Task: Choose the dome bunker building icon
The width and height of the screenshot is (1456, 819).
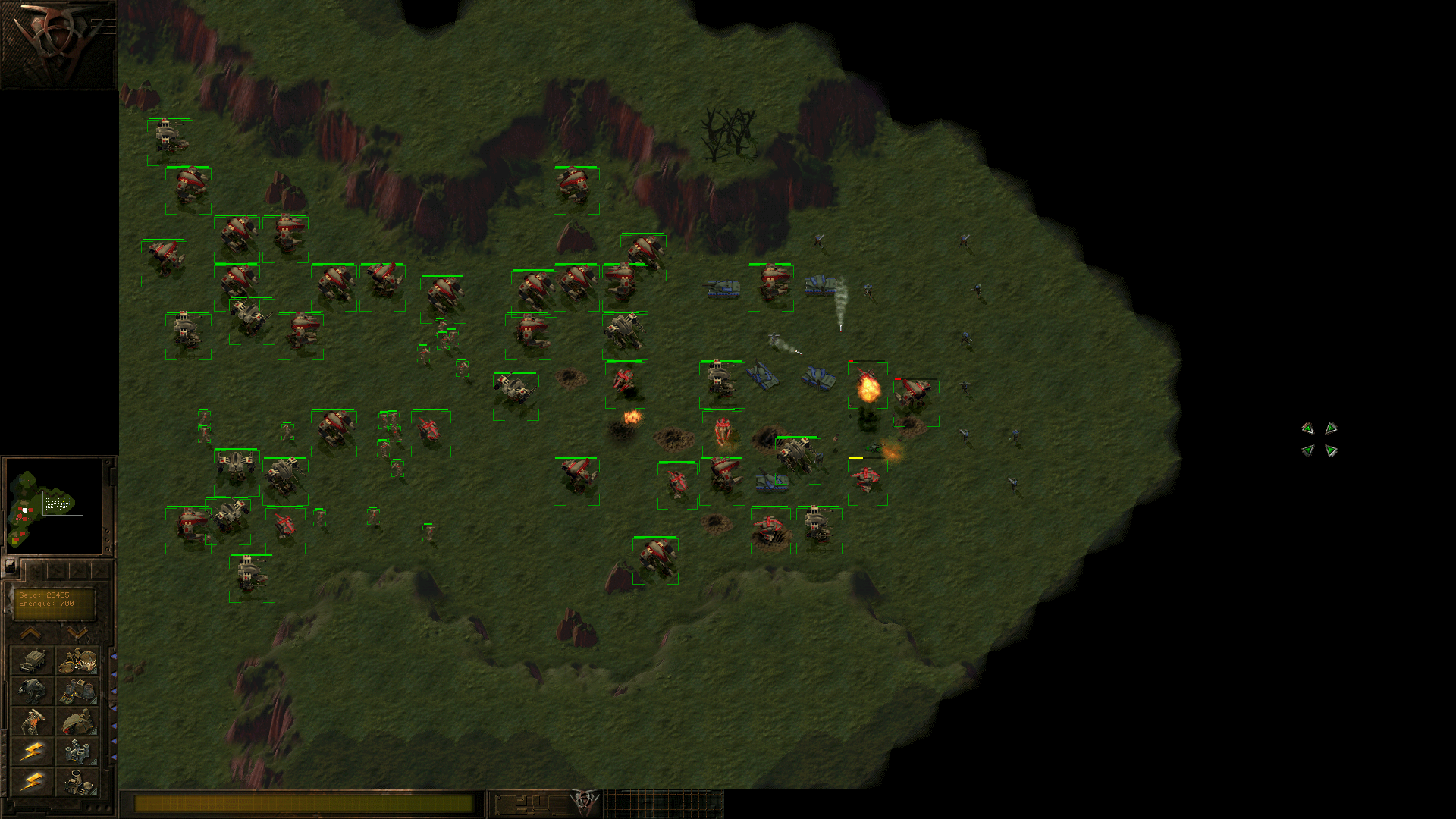Action: point(77,722)
